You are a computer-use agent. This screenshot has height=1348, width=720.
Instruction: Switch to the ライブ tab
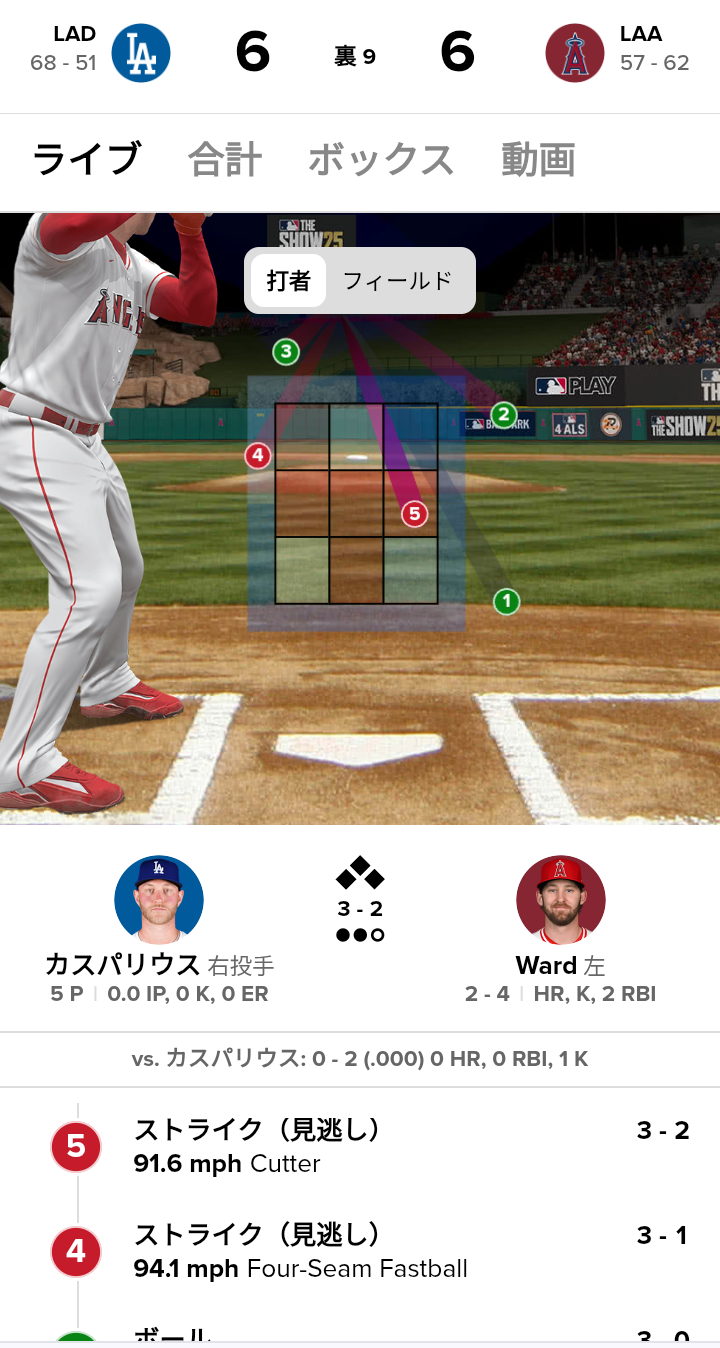click(86, 160)
